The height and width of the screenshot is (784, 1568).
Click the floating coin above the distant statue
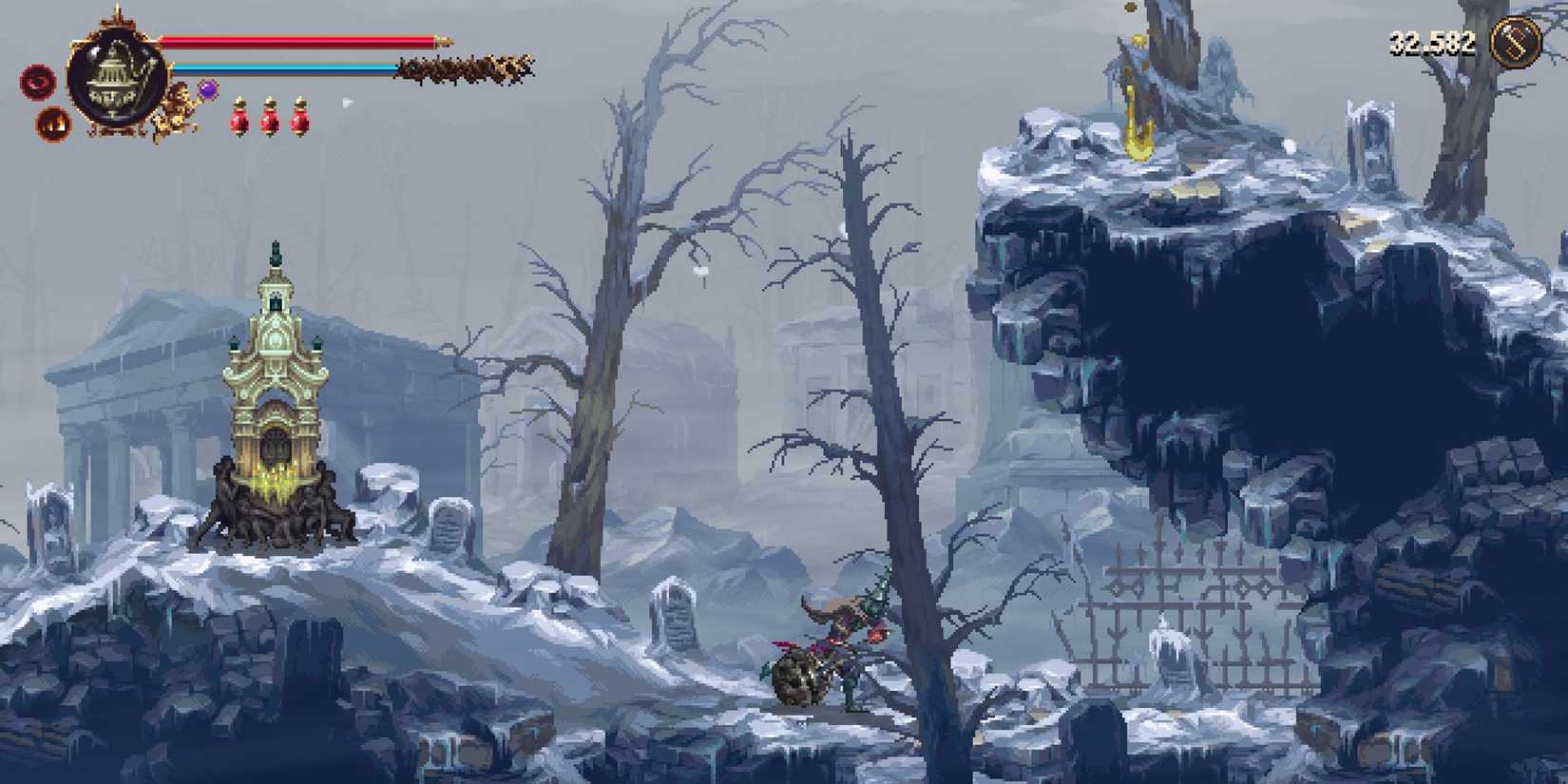(x=1129, y=10)
